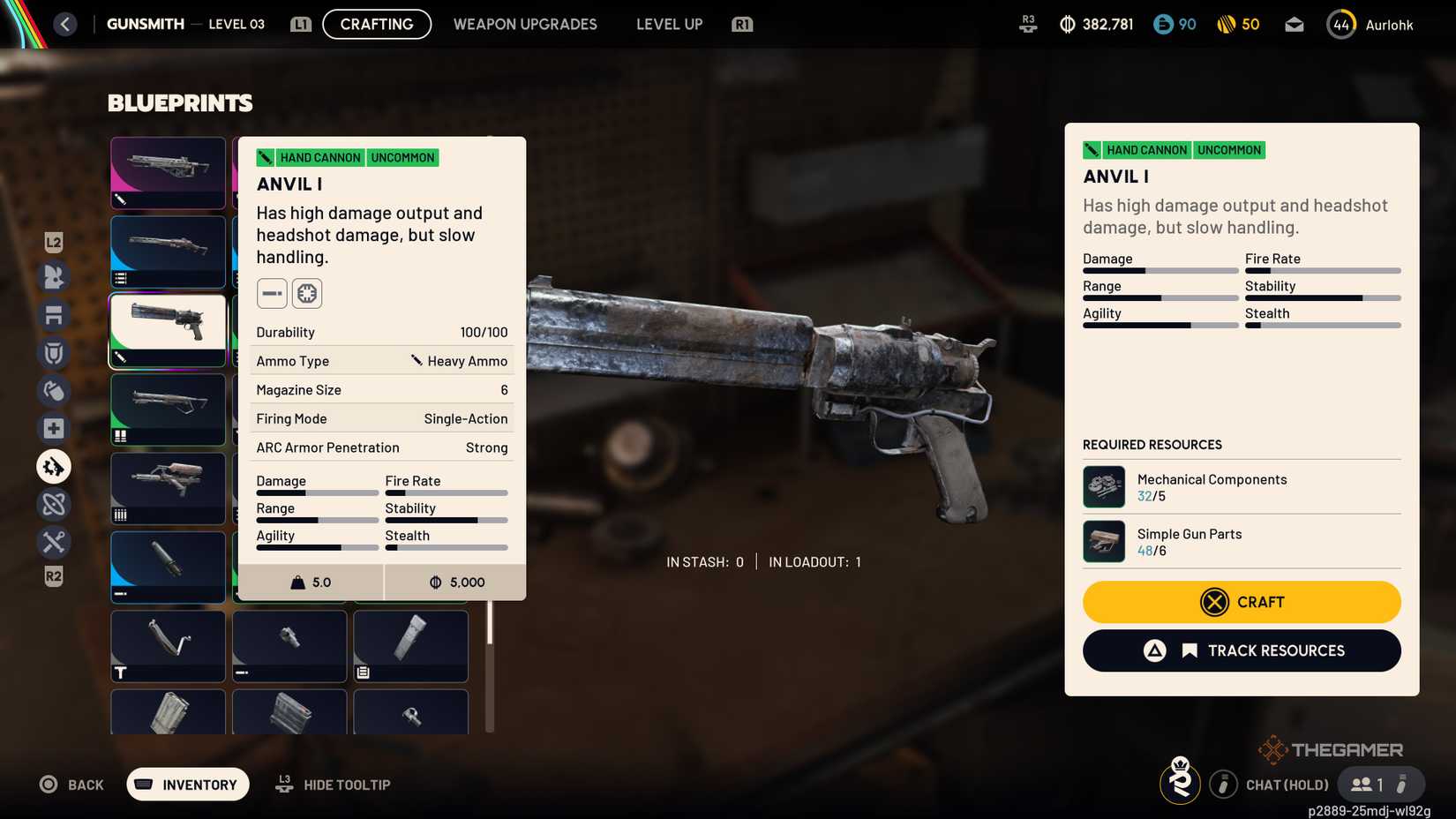1456x819 pixels.
Task: Toggle Hide Tooltip at the bottom
Action: click(333, 784)
